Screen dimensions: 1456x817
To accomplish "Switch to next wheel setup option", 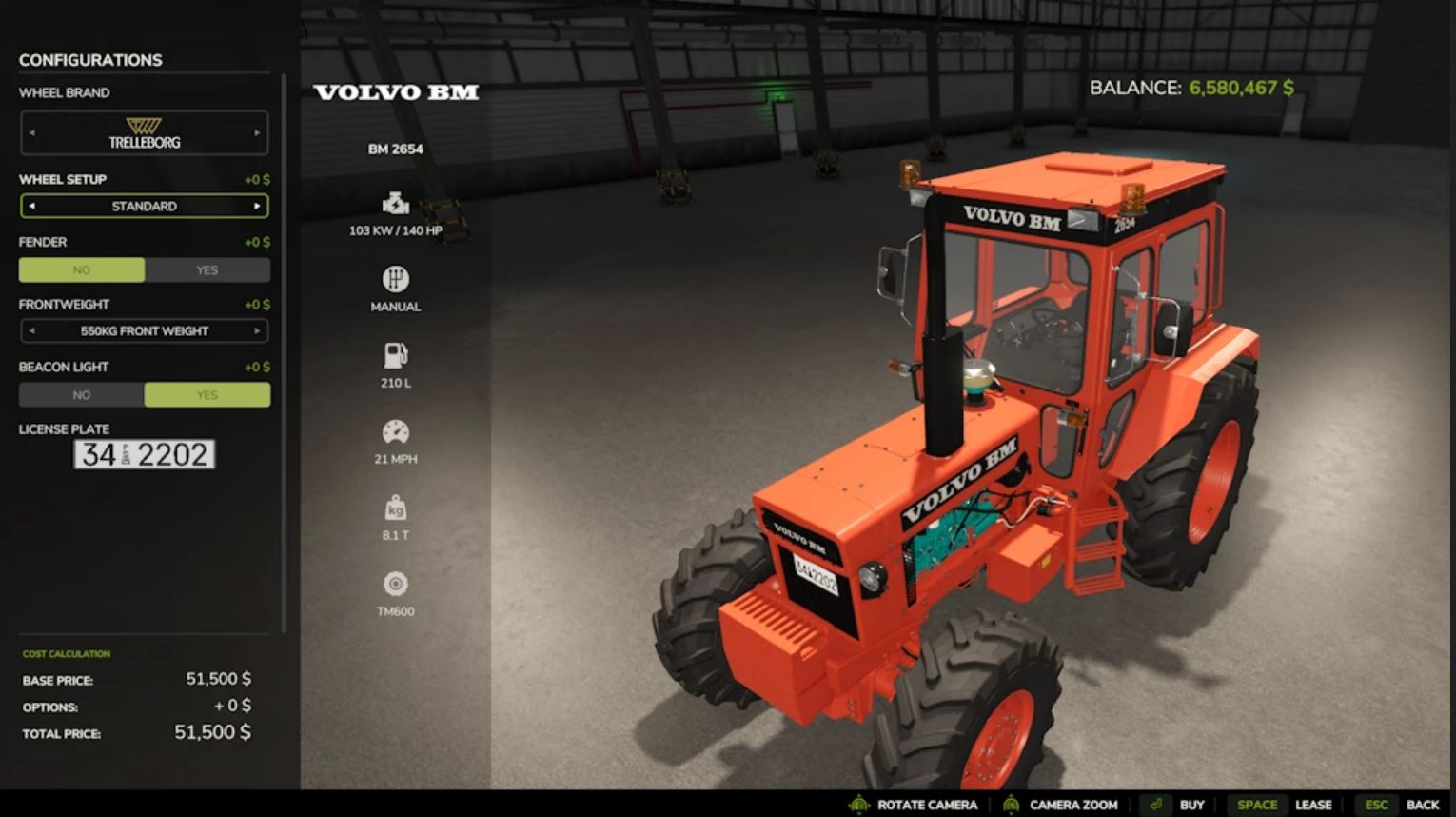I will coord(257,206).
